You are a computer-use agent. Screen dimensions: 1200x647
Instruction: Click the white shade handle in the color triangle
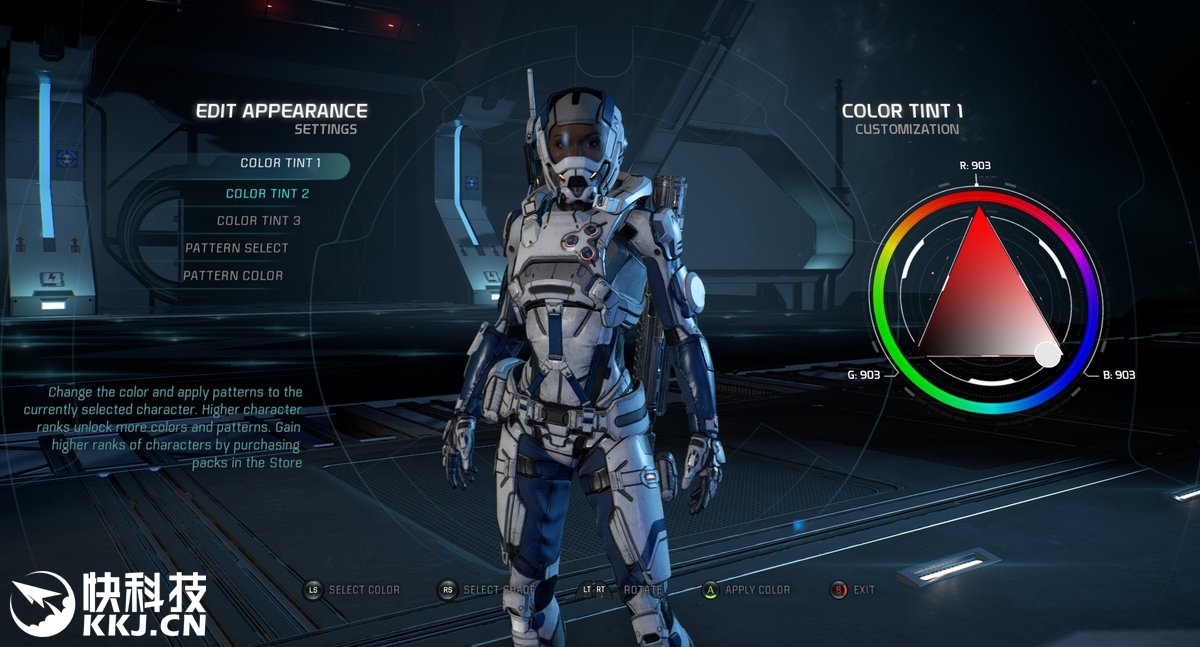[x=1047, y=353]
